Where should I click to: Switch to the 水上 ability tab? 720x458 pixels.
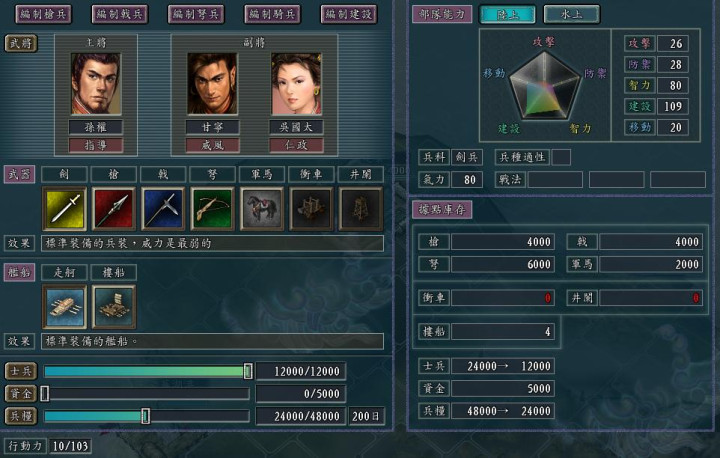click(x=572, y=14)
